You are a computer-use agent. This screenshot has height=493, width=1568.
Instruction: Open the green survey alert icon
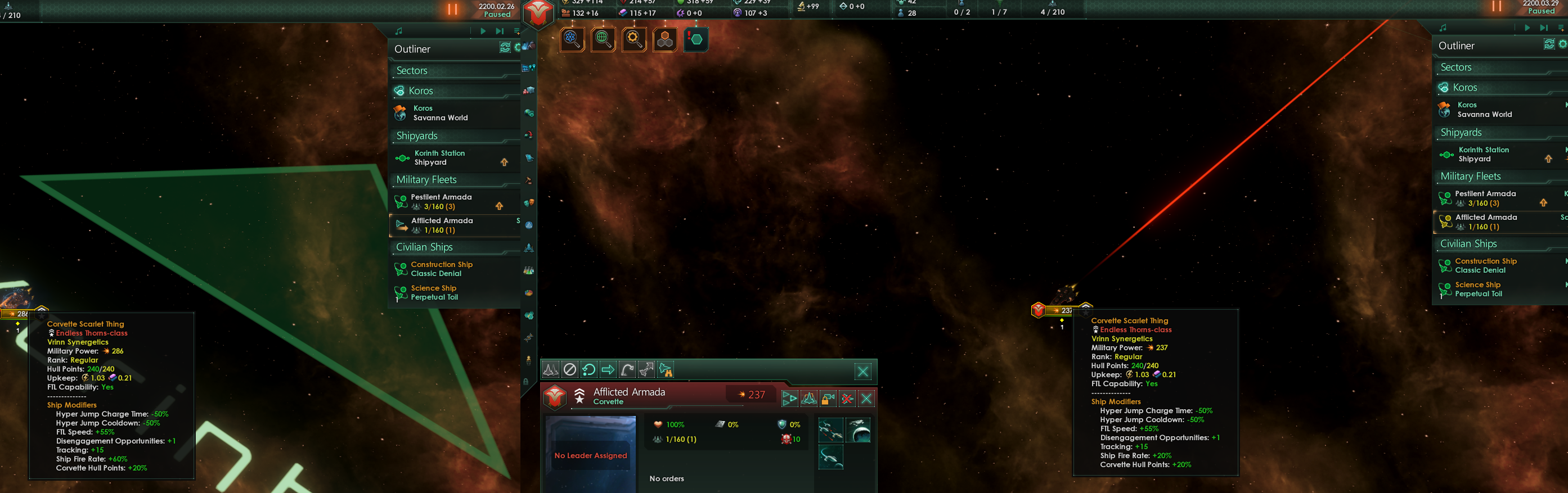(x=603, y=39)
